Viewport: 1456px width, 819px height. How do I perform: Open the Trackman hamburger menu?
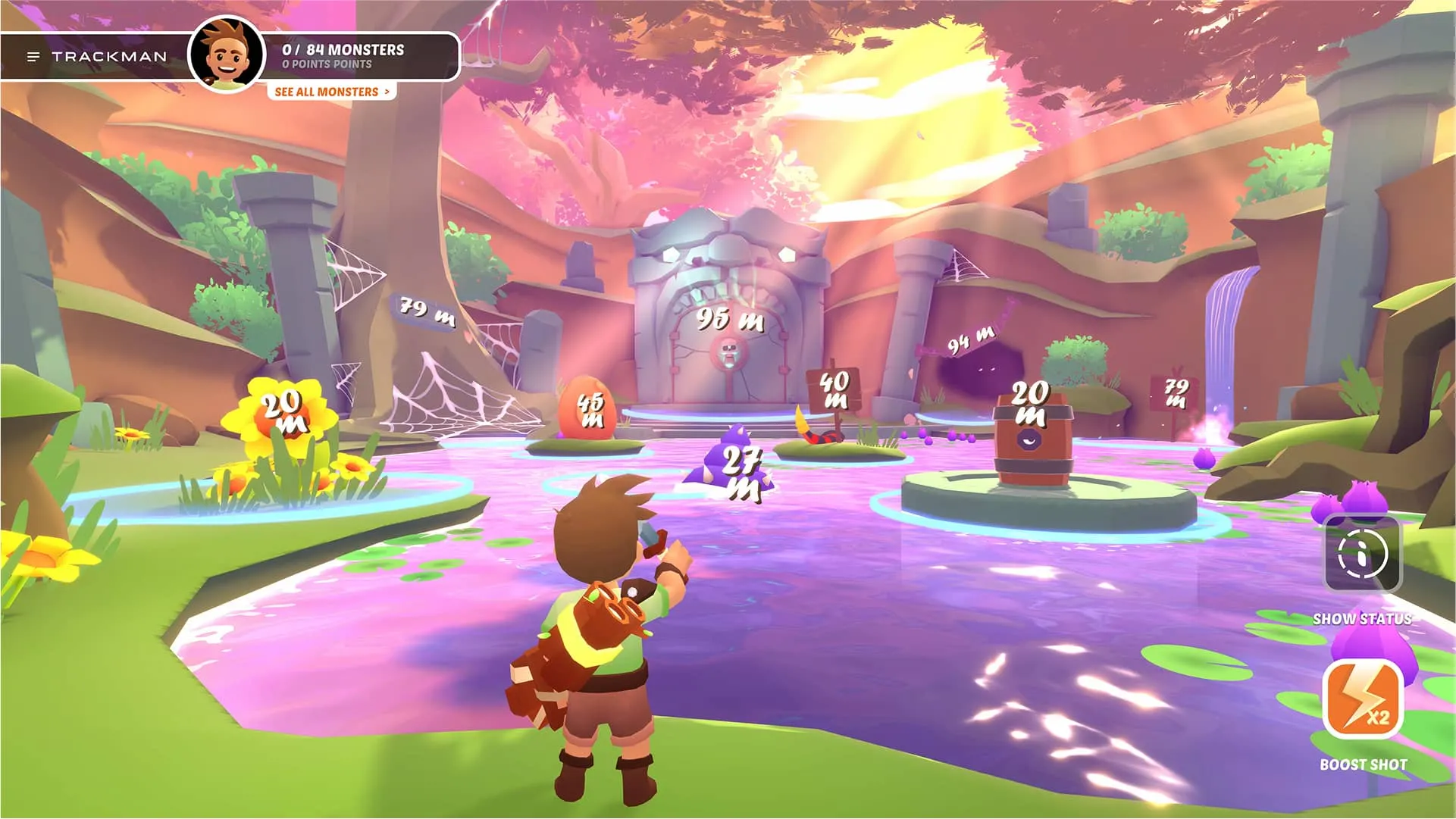point(32,55)
